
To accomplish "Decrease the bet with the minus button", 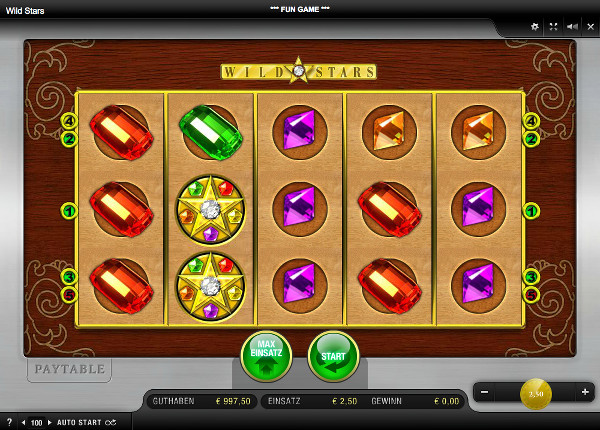I will pos(485,392).
